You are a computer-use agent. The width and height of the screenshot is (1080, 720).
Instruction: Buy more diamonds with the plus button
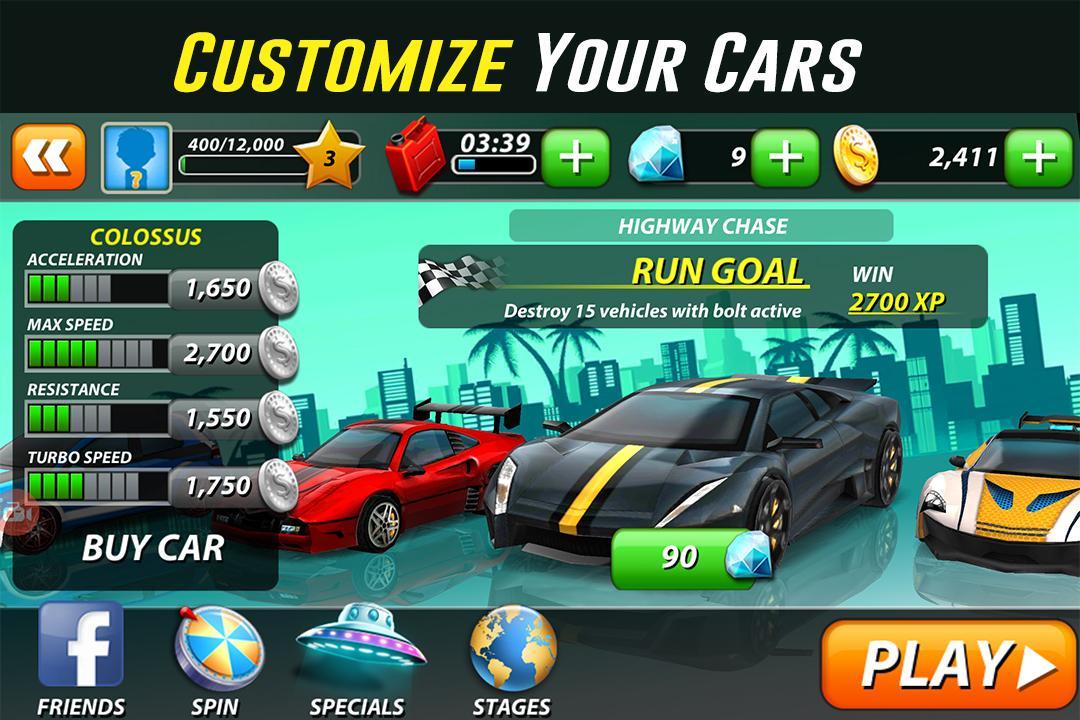pyautogui.click(x=785, y=158)
